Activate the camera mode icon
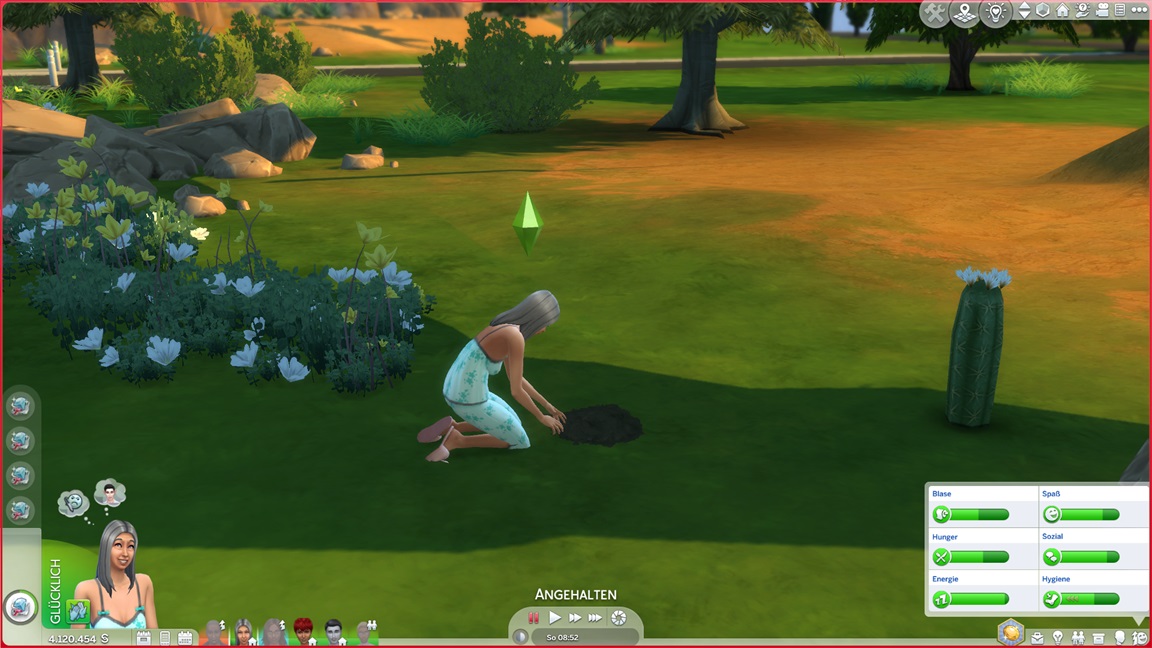This screenshot has height=648, width=1152. (1100, 11)
